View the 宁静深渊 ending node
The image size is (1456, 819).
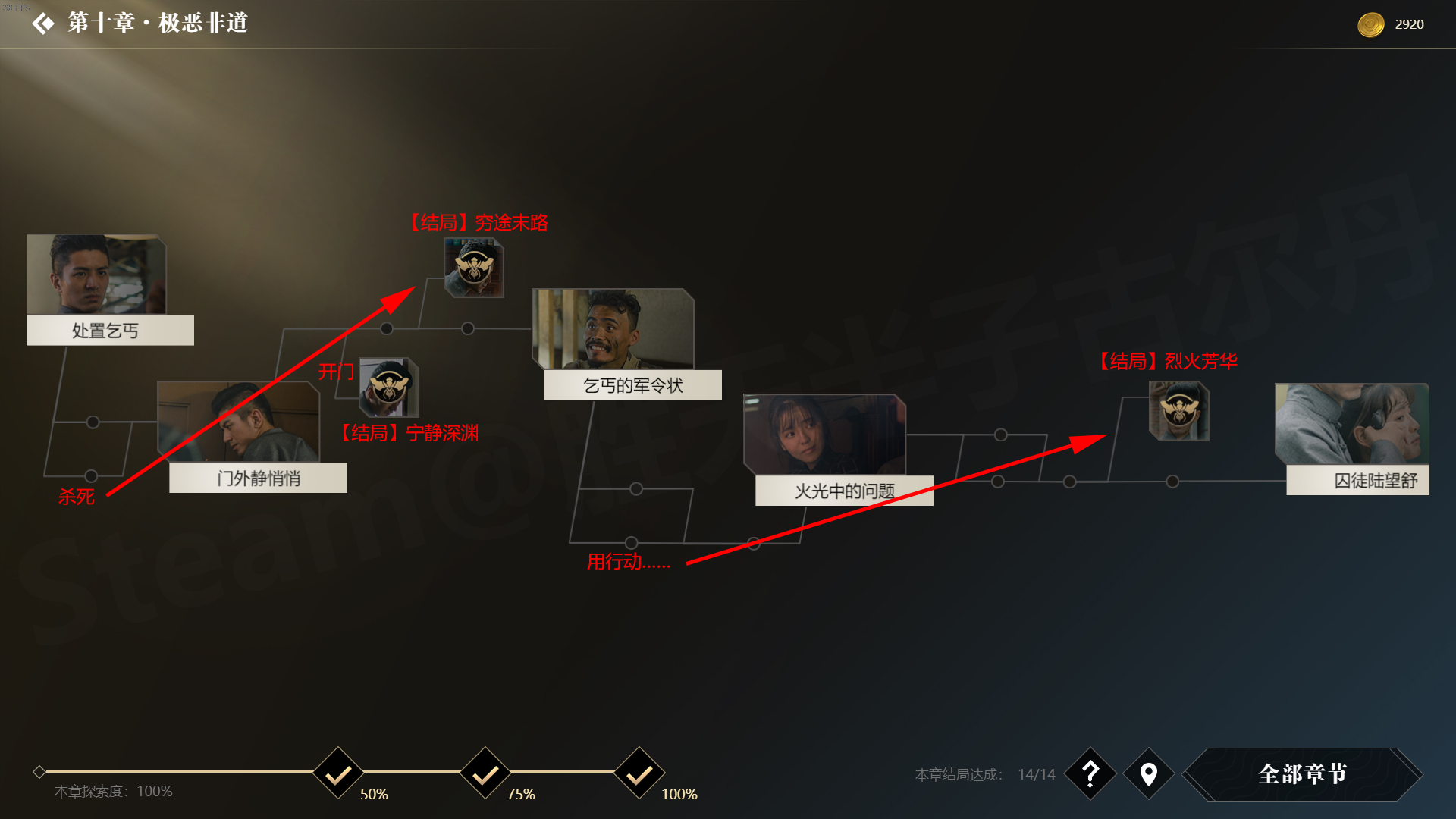[x=389, y=387]
